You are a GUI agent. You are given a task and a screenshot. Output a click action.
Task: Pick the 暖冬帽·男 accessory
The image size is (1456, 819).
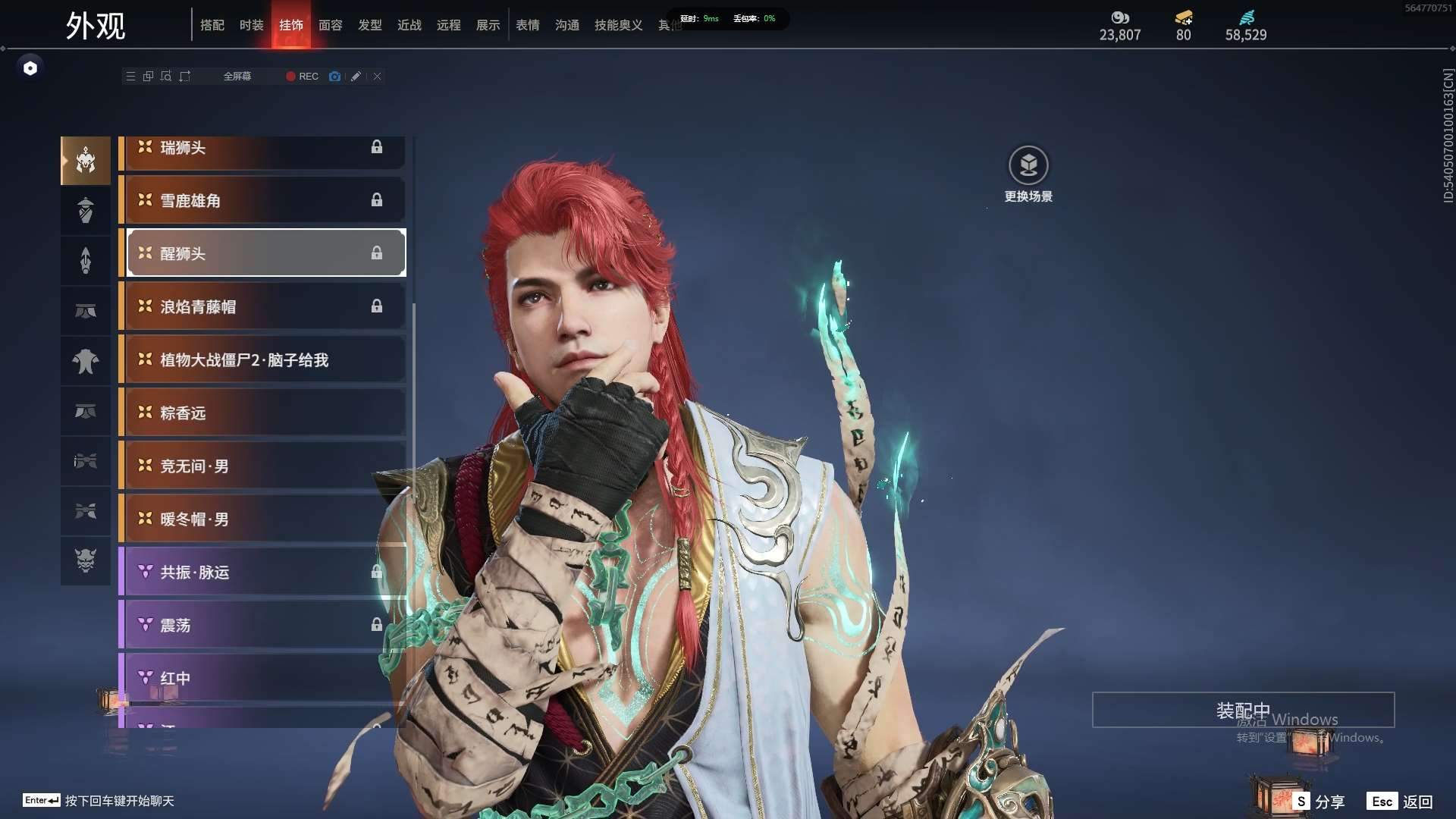262,519
